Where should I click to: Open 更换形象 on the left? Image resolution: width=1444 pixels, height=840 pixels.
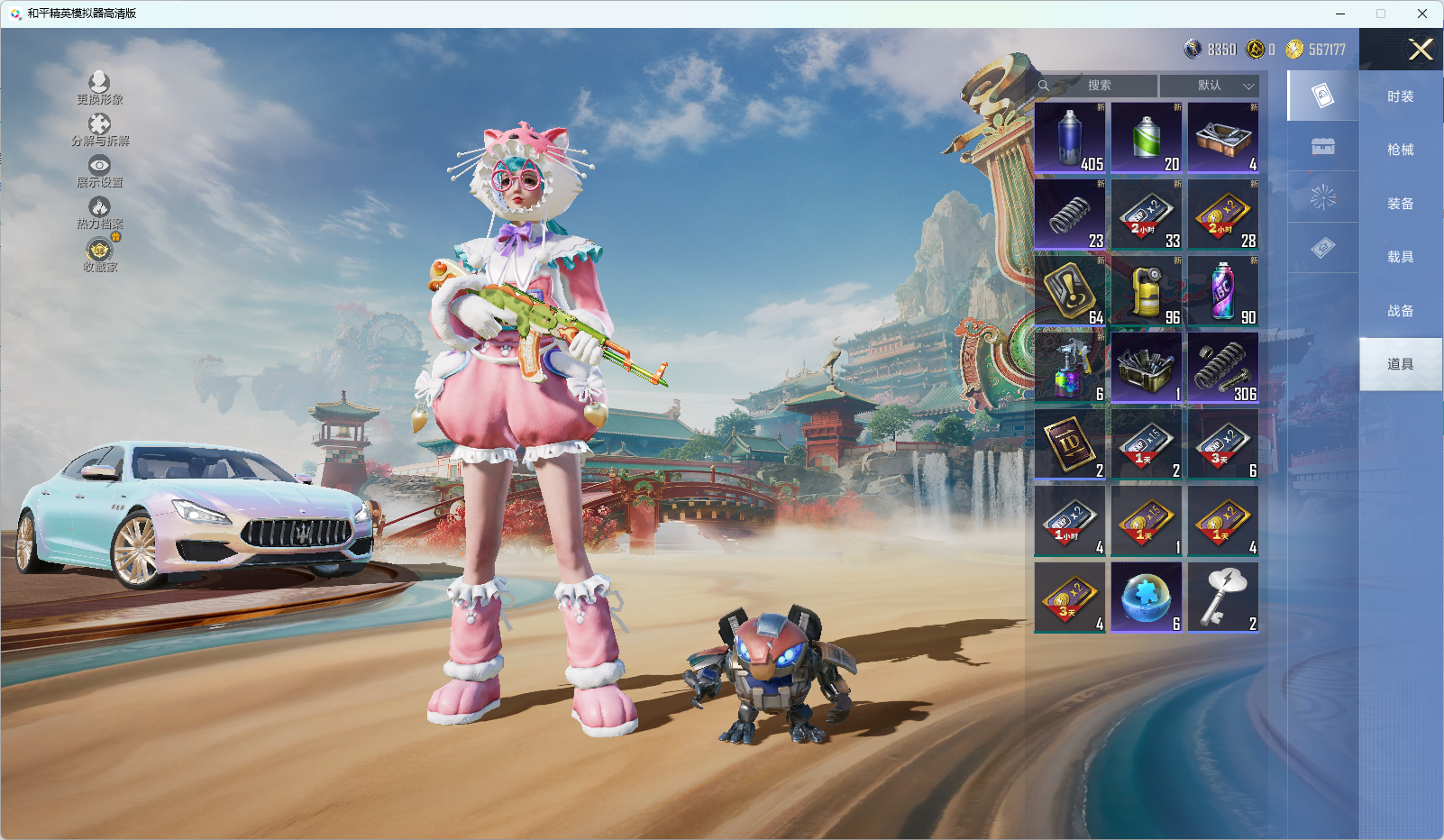click(x=99, y=88)
